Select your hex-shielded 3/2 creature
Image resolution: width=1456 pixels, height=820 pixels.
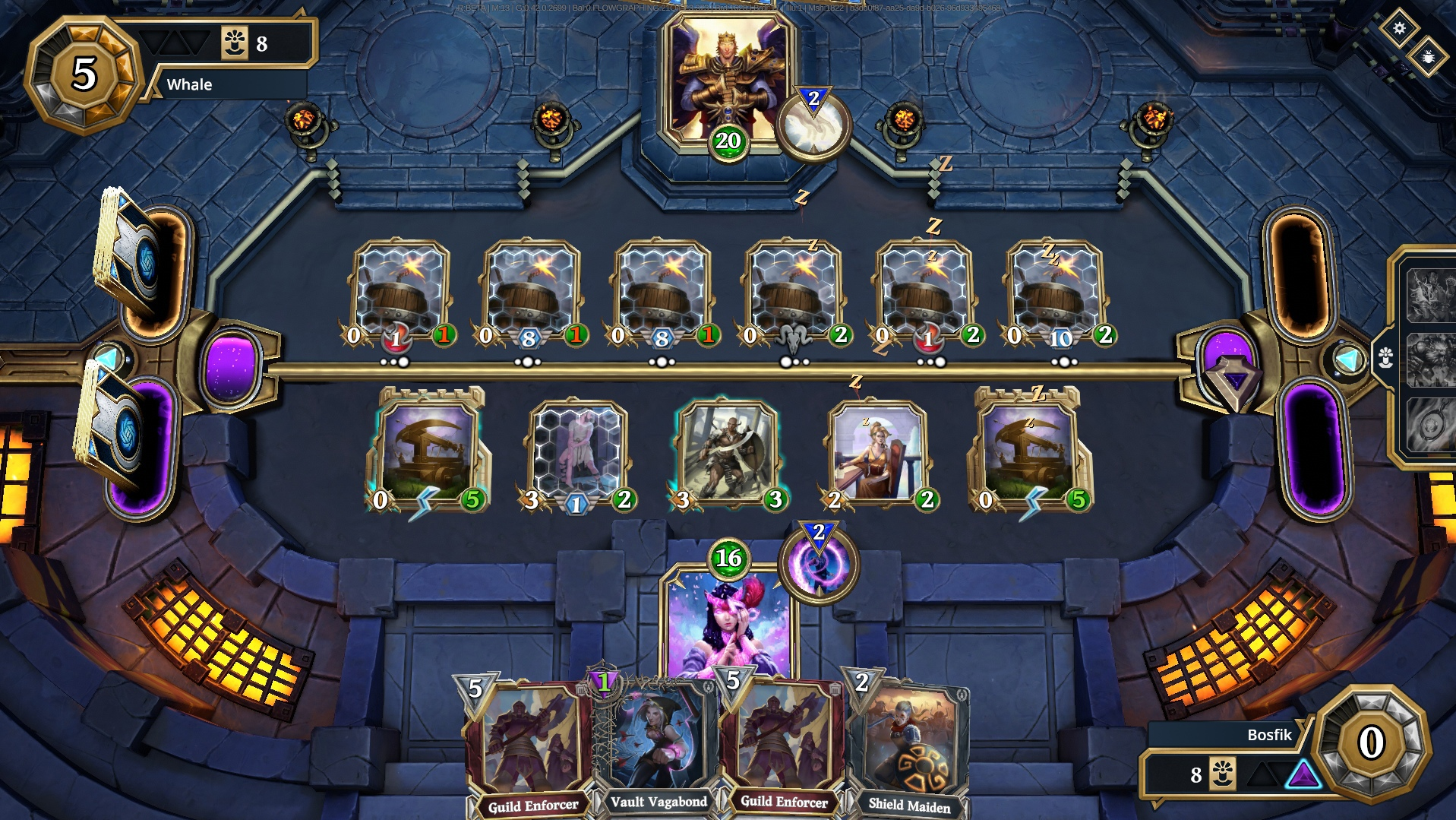[x=576, y=455]
